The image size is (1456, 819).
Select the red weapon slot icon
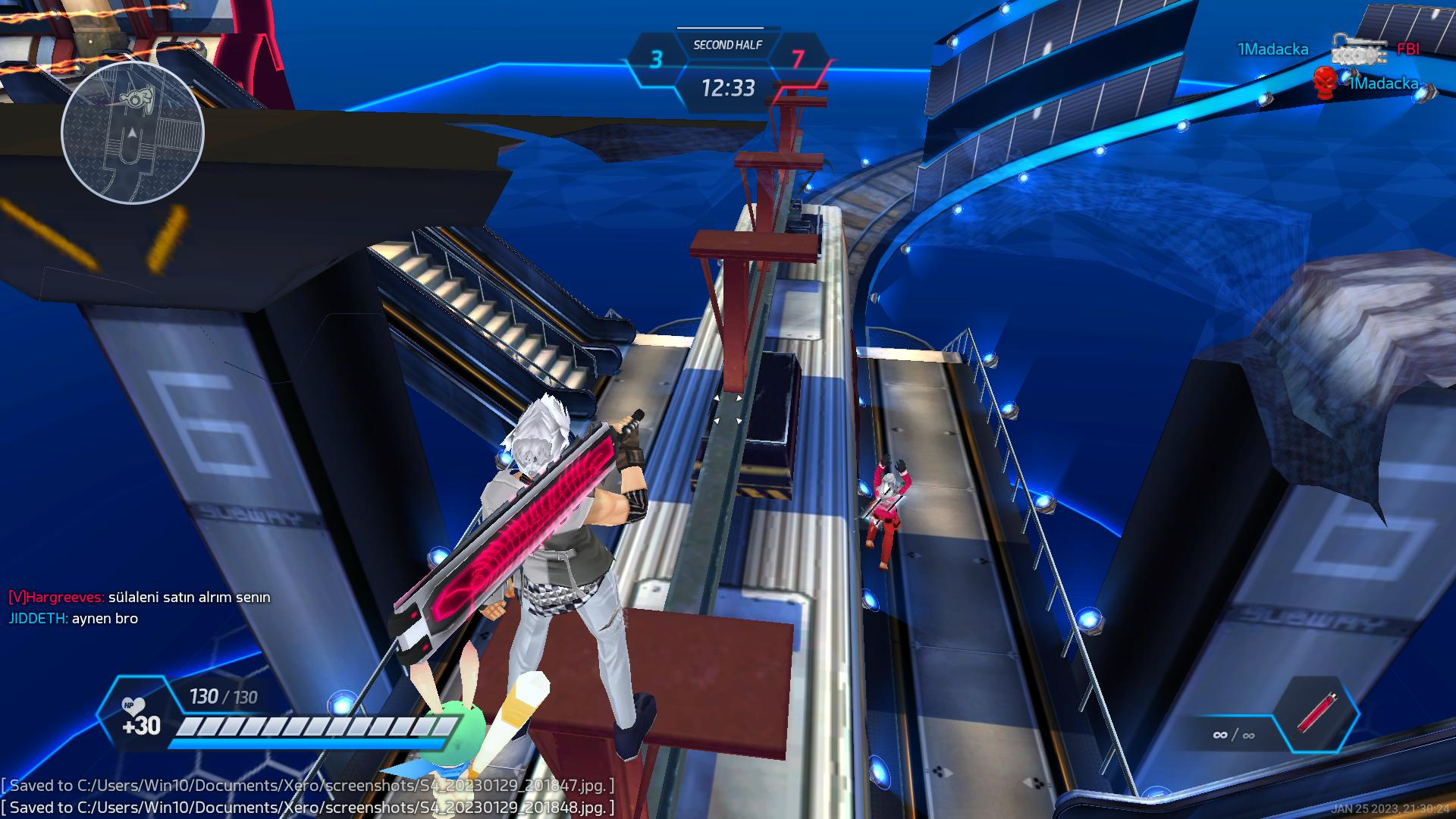coord(1316,713)
